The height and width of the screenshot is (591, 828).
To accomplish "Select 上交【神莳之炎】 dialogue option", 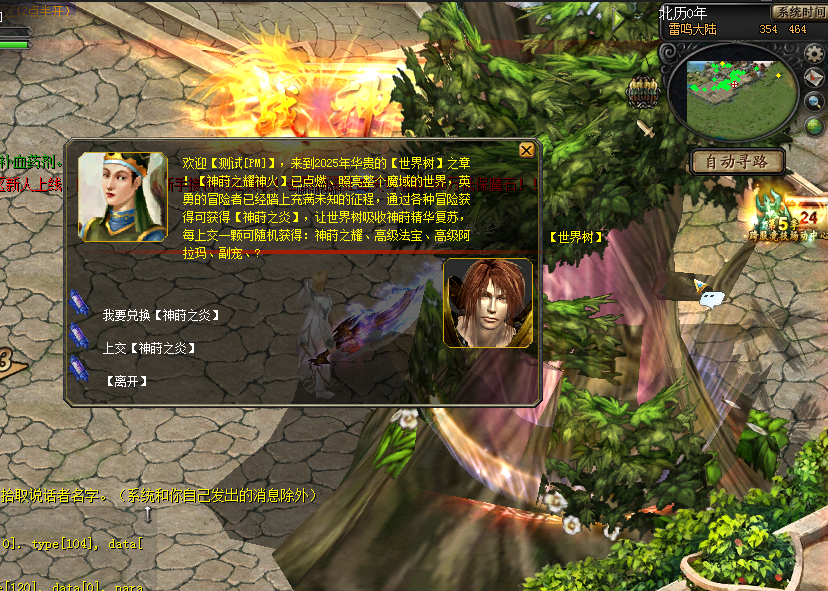I will (148, 348).
